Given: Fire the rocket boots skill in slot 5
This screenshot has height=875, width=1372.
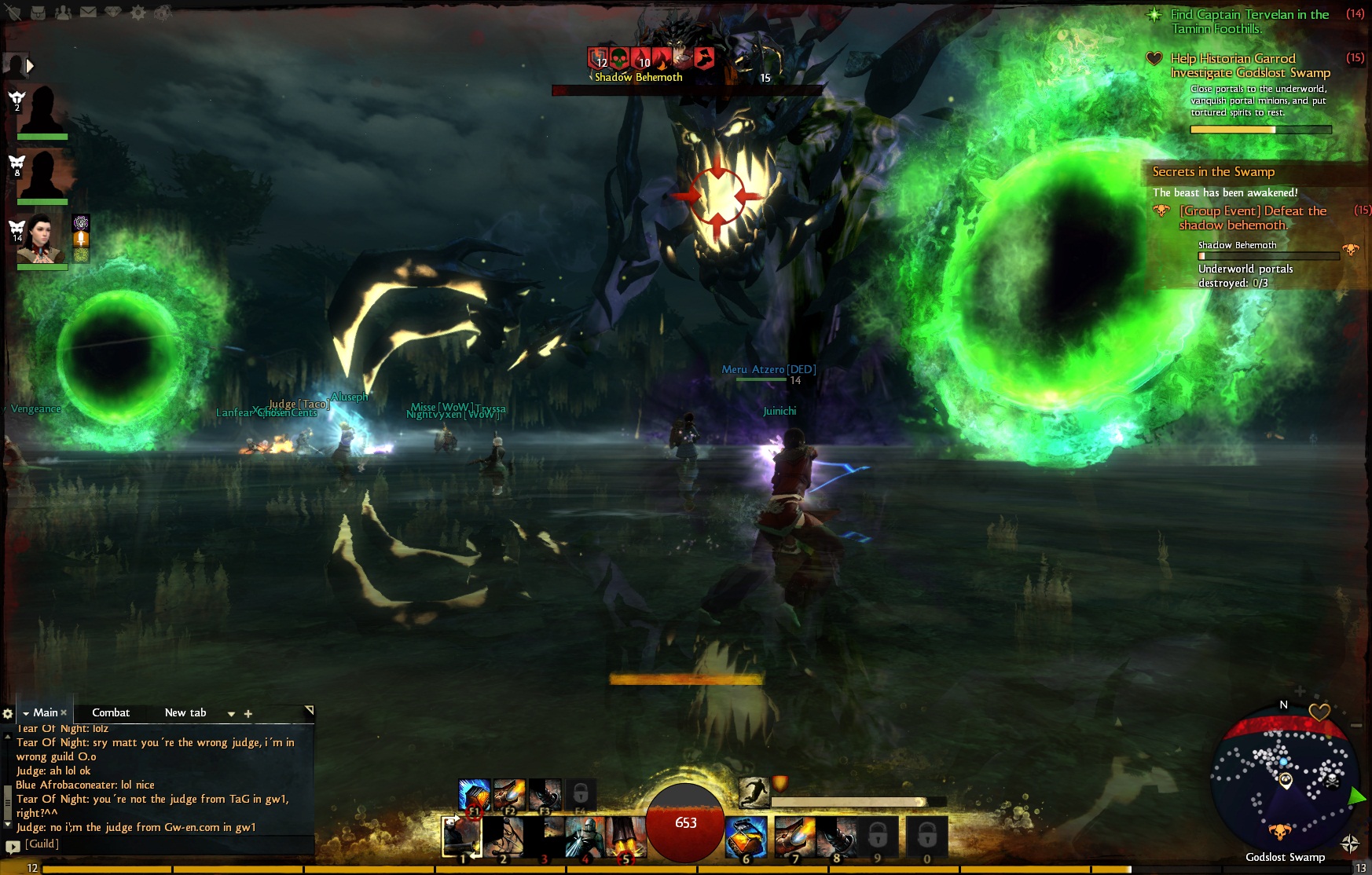Looking at the screenshot, I should pyautogui.click(x=625, y=837).
